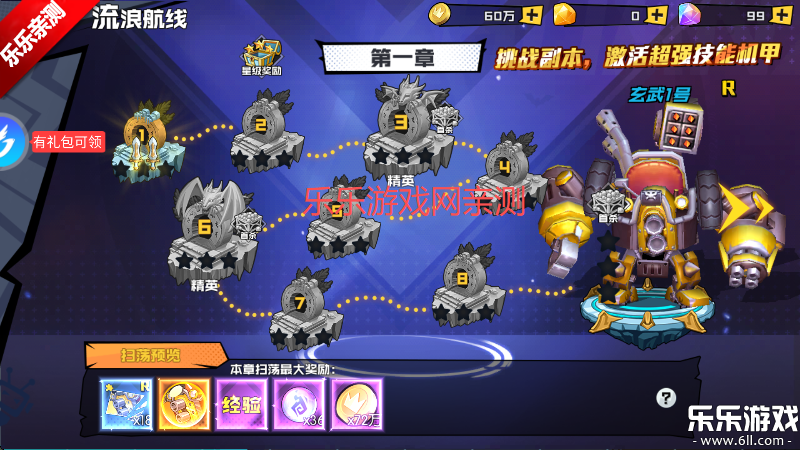Screen dimensions: 800x450
Task: Open the star reward chest (星级奖励)
Action: pyautogui.click(x=262, y=58)
